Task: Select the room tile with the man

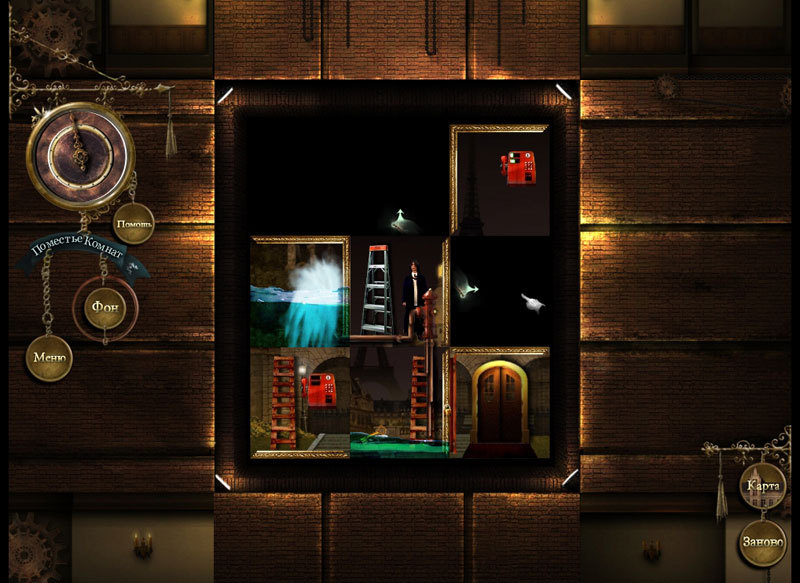Action: [x=398, y=292]
